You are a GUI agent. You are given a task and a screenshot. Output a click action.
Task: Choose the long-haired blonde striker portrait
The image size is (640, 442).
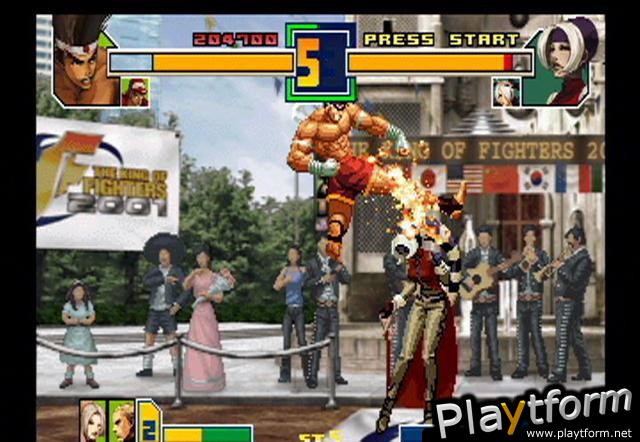95,420
